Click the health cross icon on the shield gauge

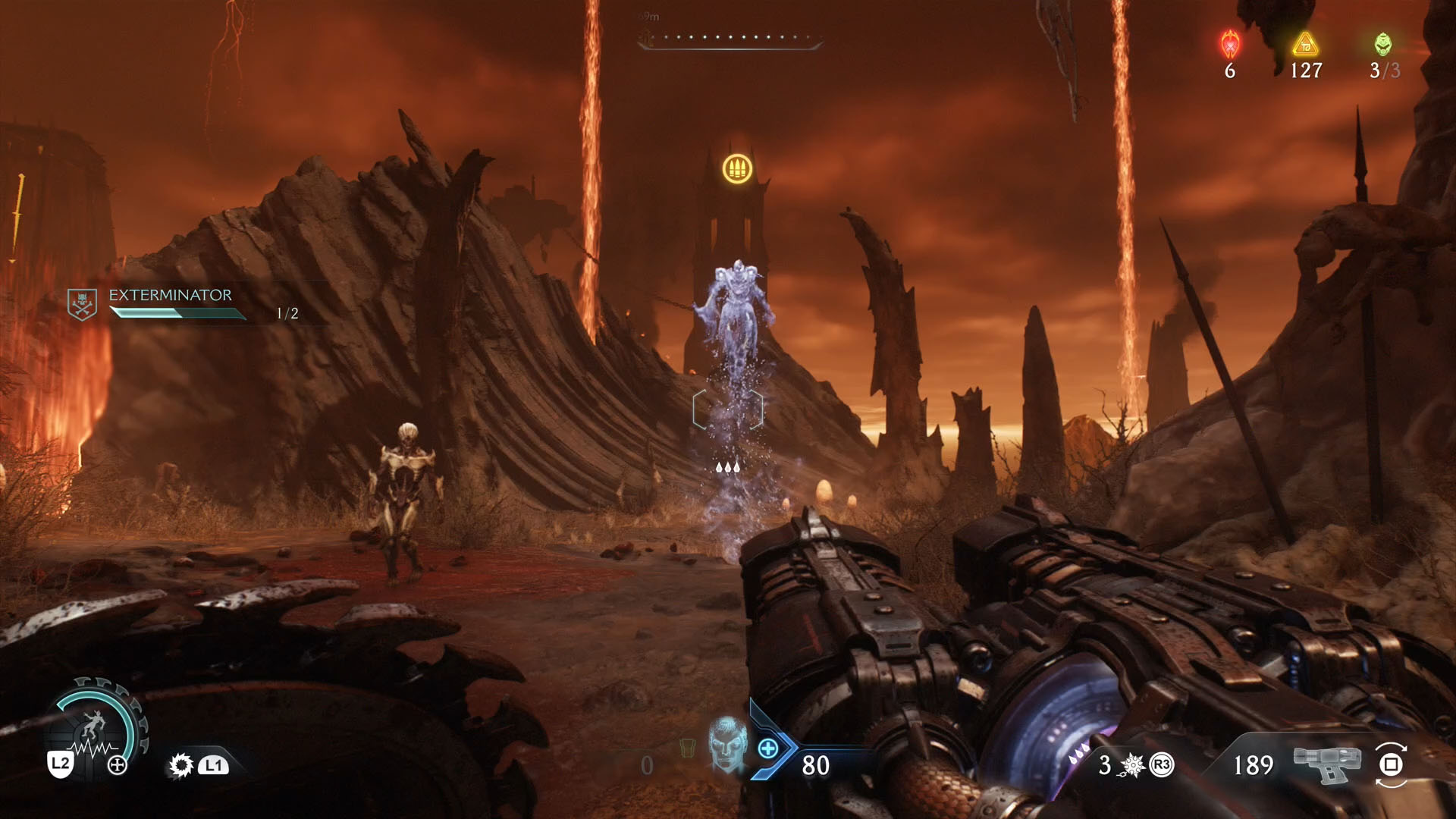[x=117, y=764]
